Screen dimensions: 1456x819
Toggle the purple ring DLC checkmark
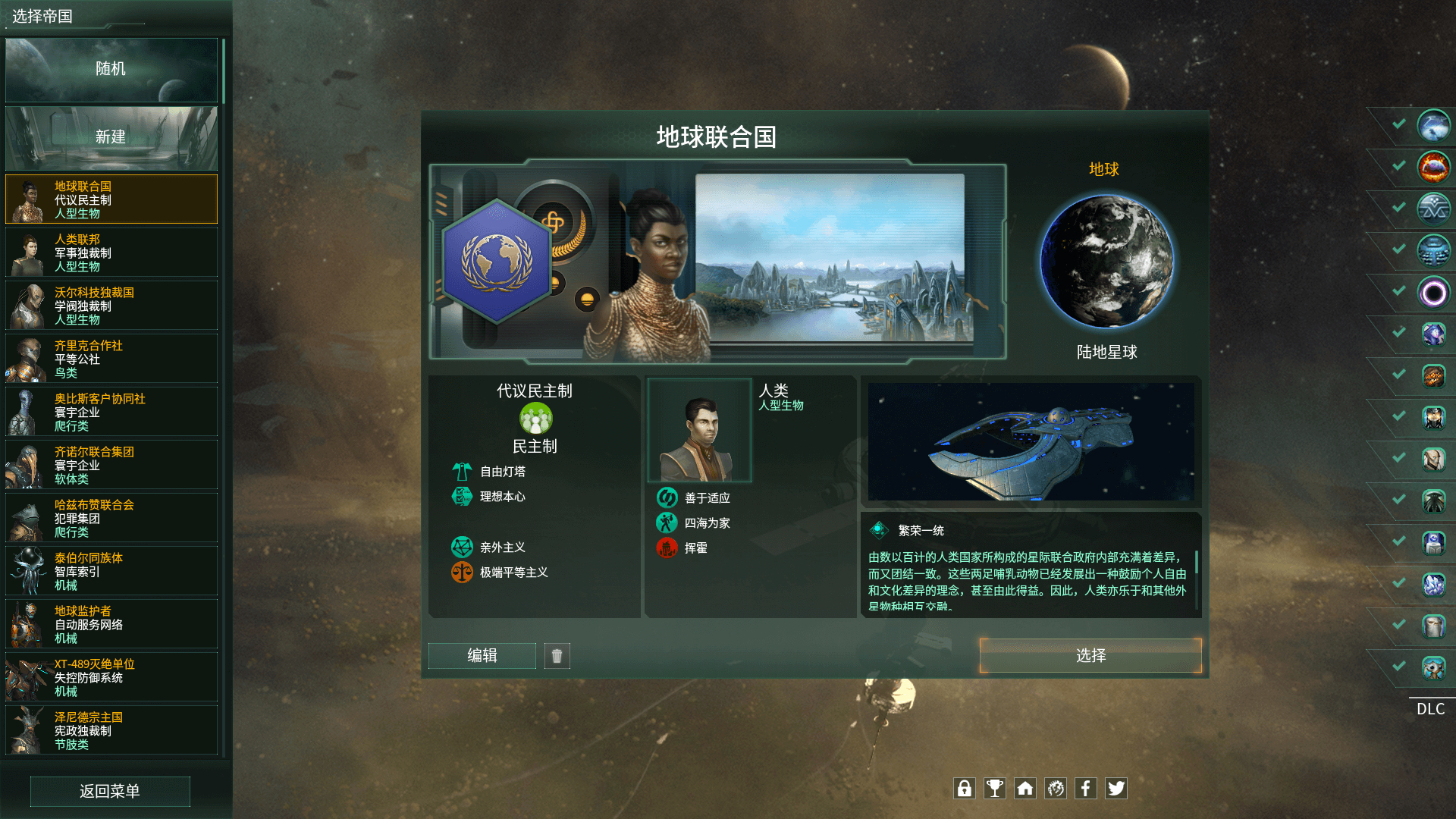pyautogui.click(x=1398, y=292)
